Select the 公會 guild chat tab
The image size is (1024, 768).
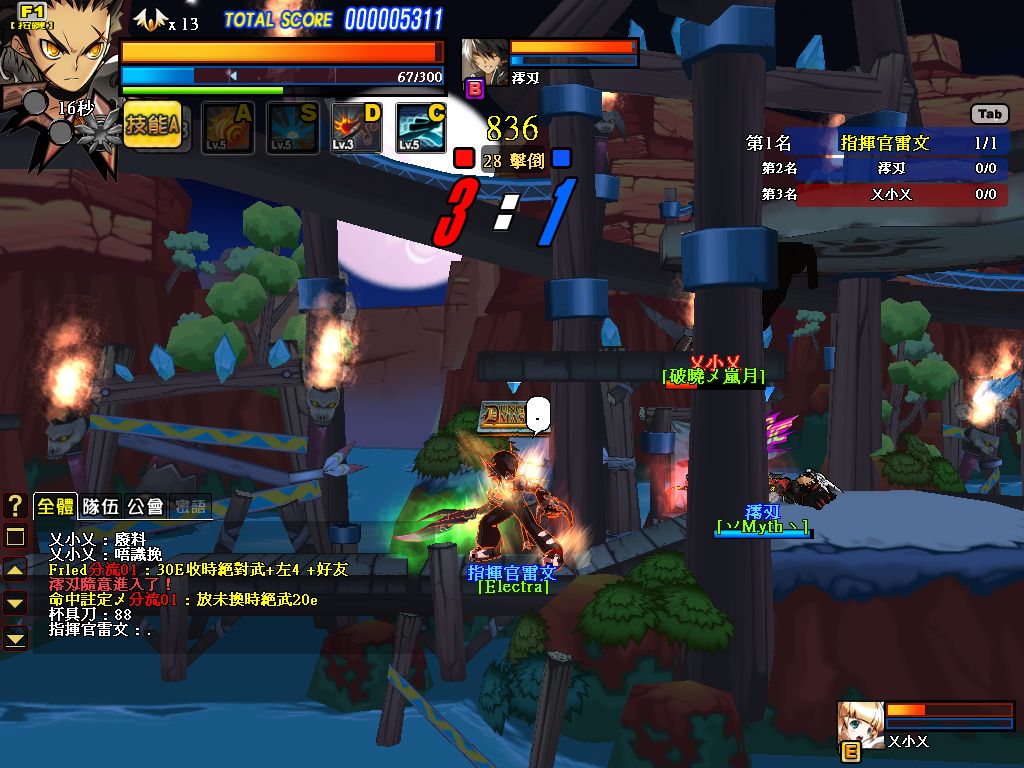(145, 507)
